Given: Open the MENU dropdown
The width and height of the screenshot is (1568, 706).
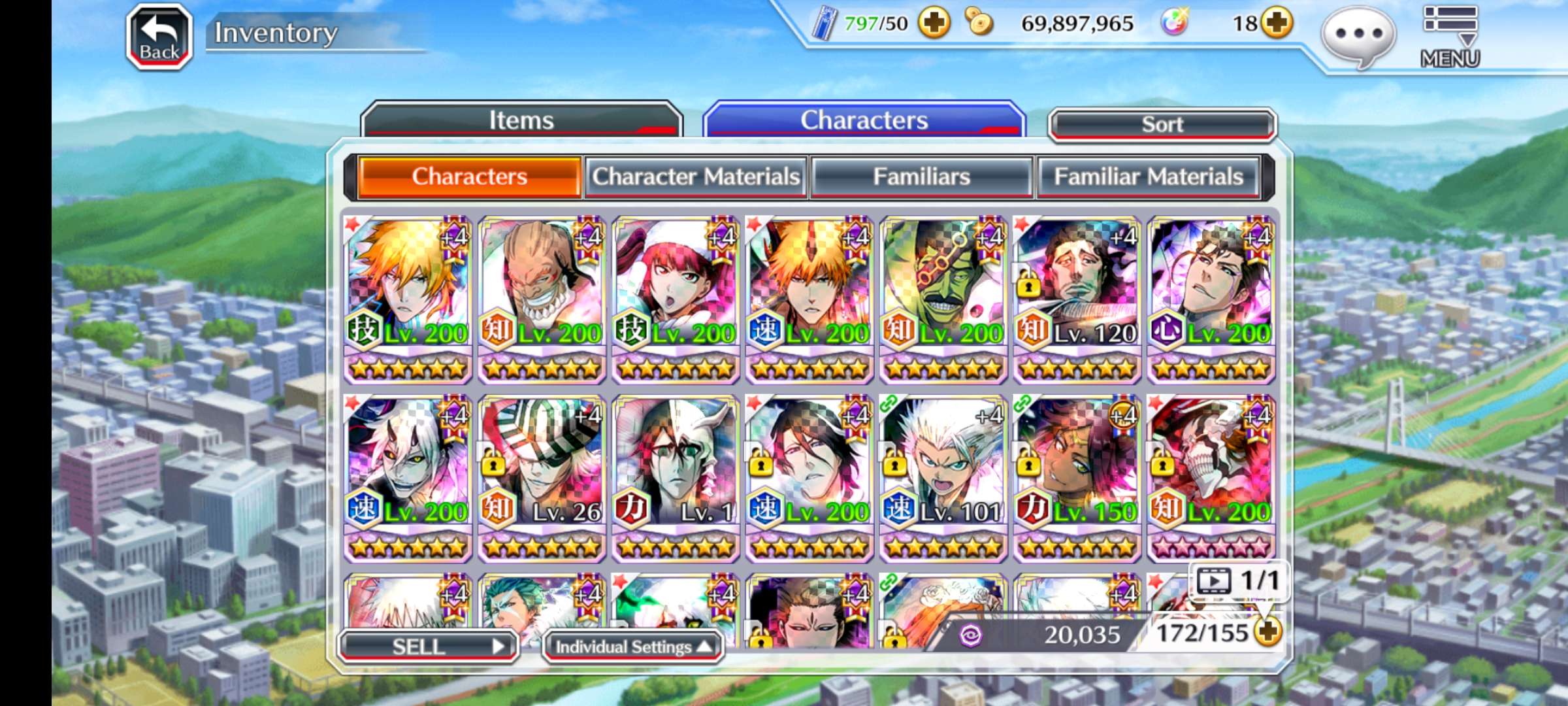Looking at the screenshot, I should click(1450, 37).
